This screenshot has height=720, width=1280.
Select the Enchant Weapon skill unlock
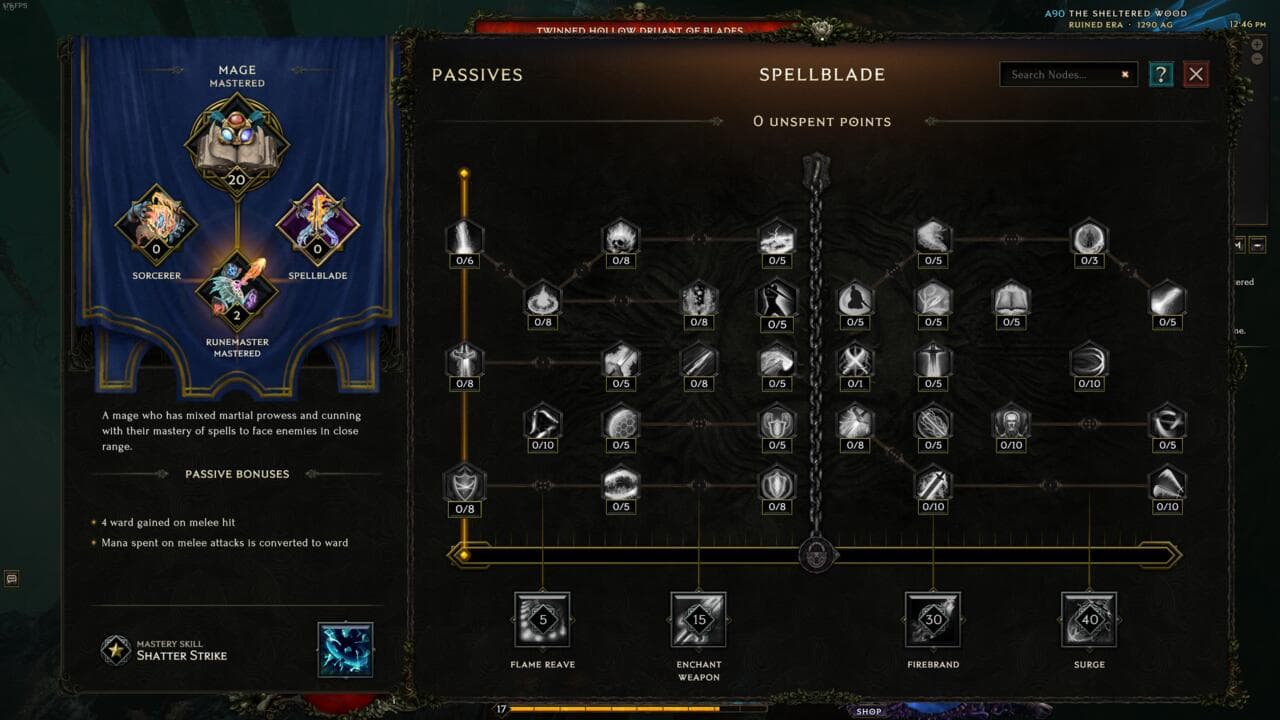pyautogui.click(x=698, y=620)
